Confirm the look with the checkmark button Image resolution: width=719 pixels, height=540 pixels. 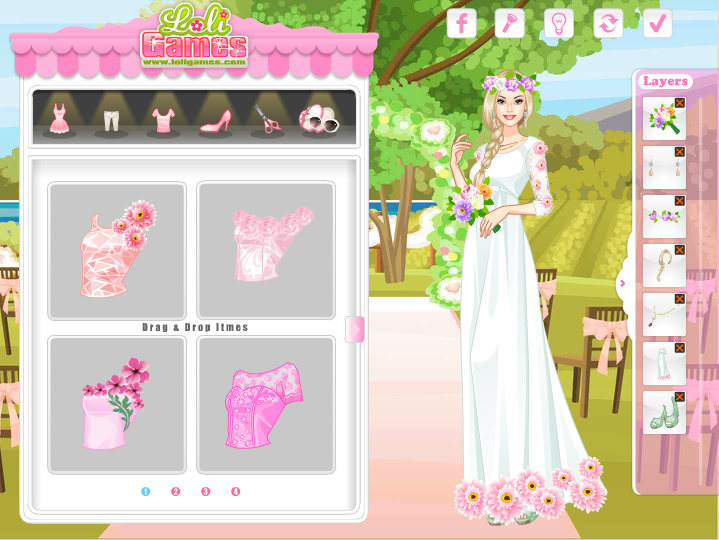[657, 23]
